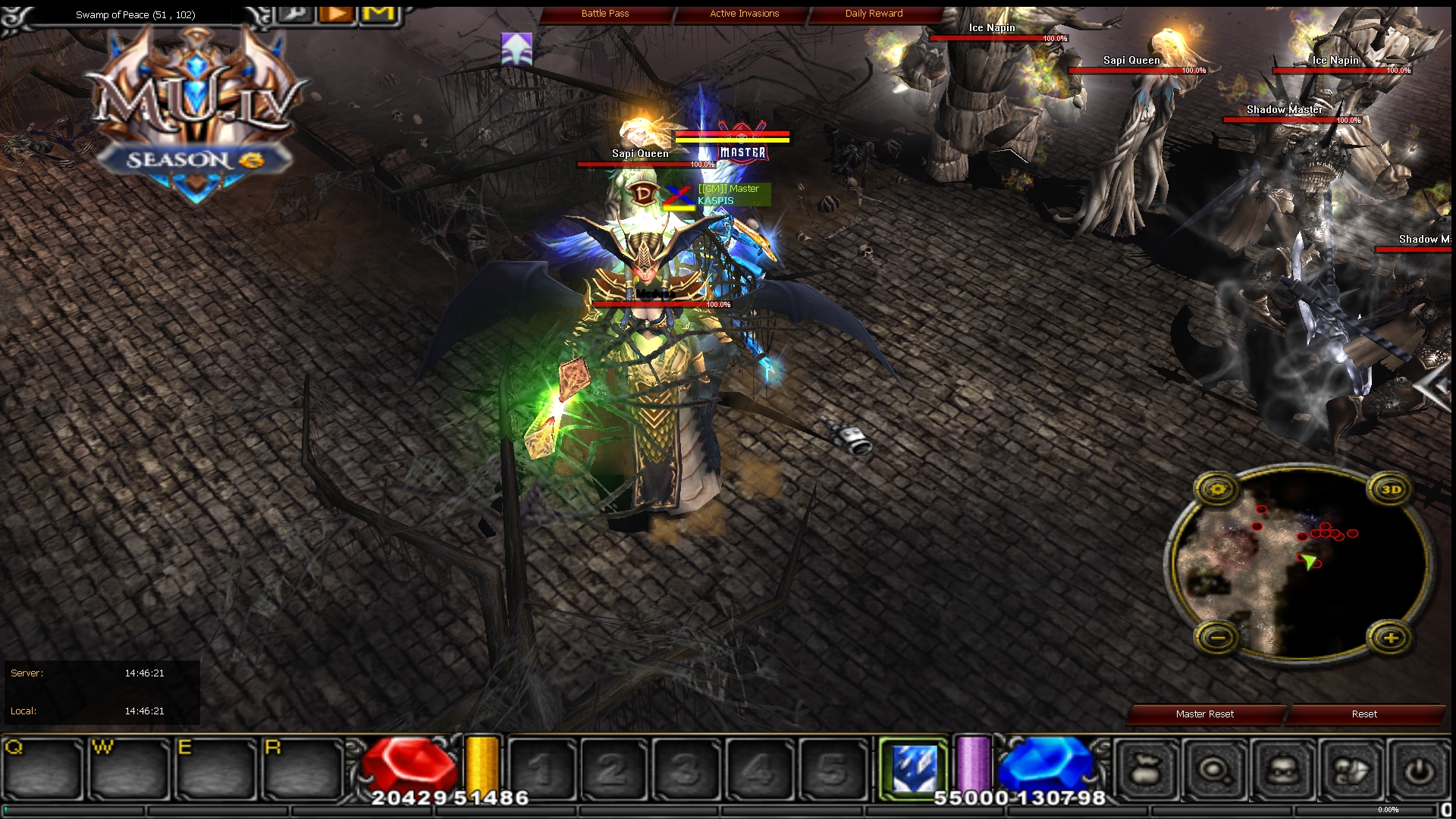Click the orange play icon in top bar
The height and width of the screenshot is (819, 1456).
pyautogui.click(x=336, y=13)
